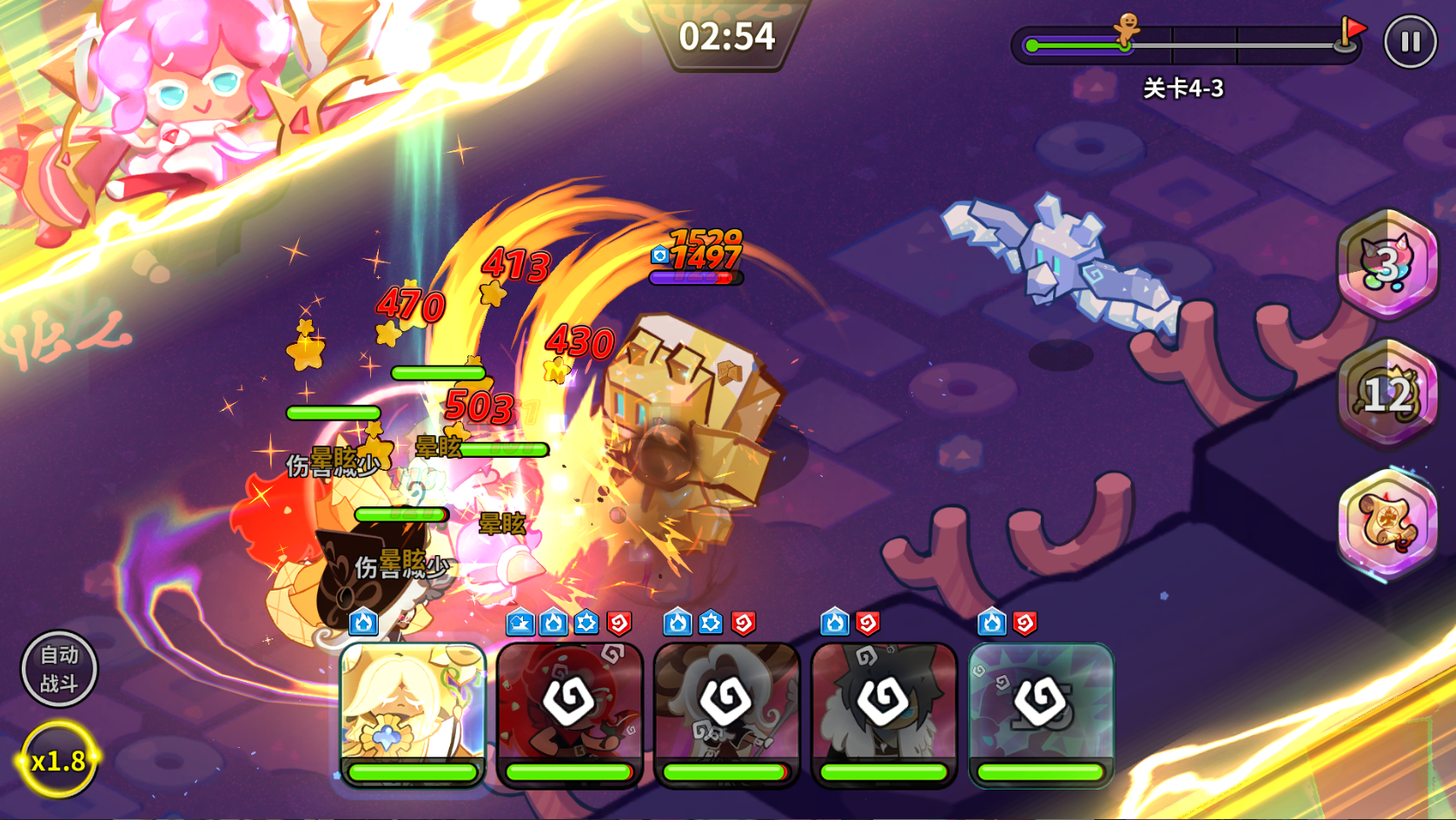Toggle the auto battle button
Viewport: 1456px width, 820px height.
point(59,669)
